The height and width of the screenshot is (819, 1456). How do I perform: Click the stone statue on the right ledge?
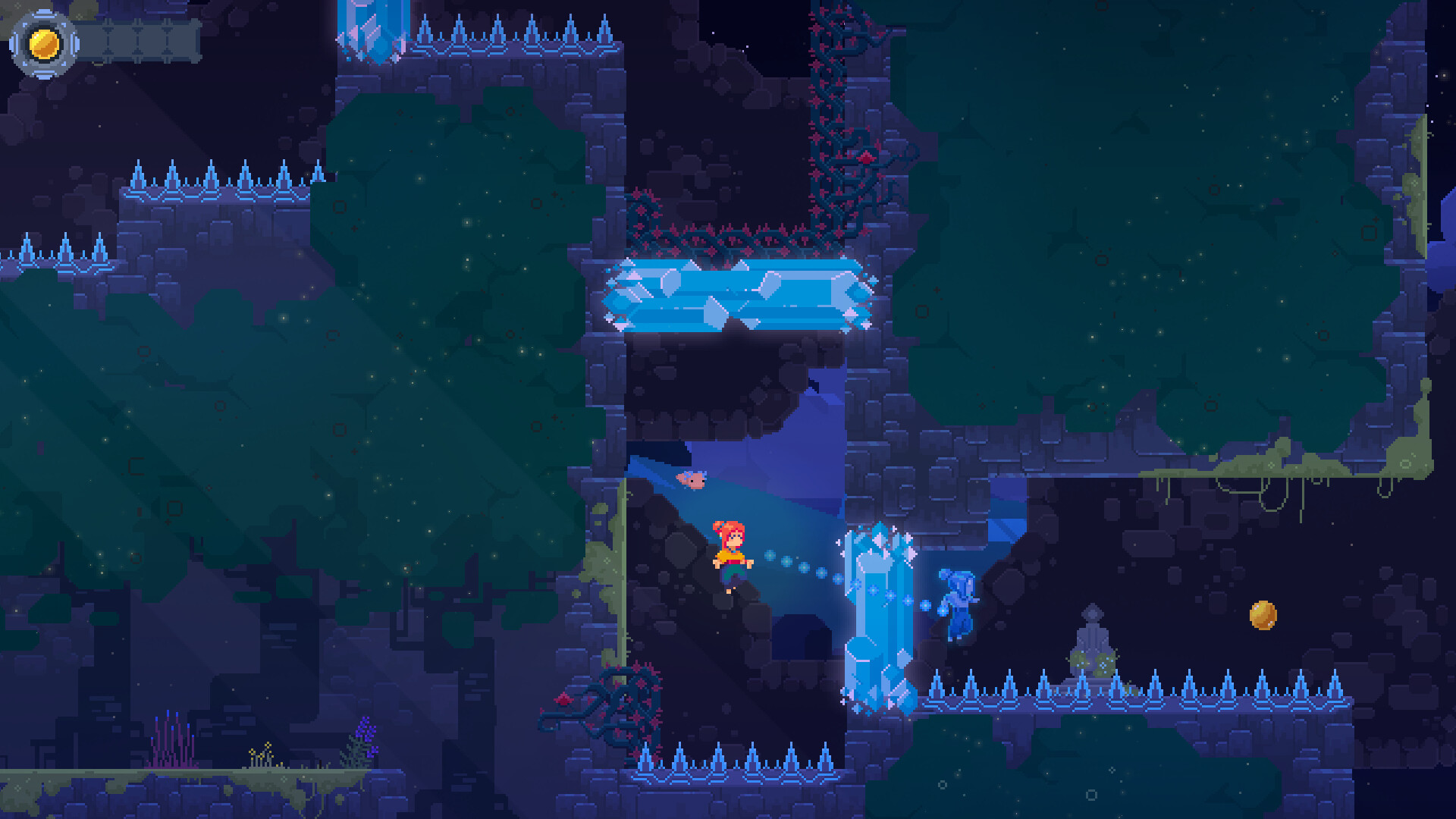click(1092, 637)
